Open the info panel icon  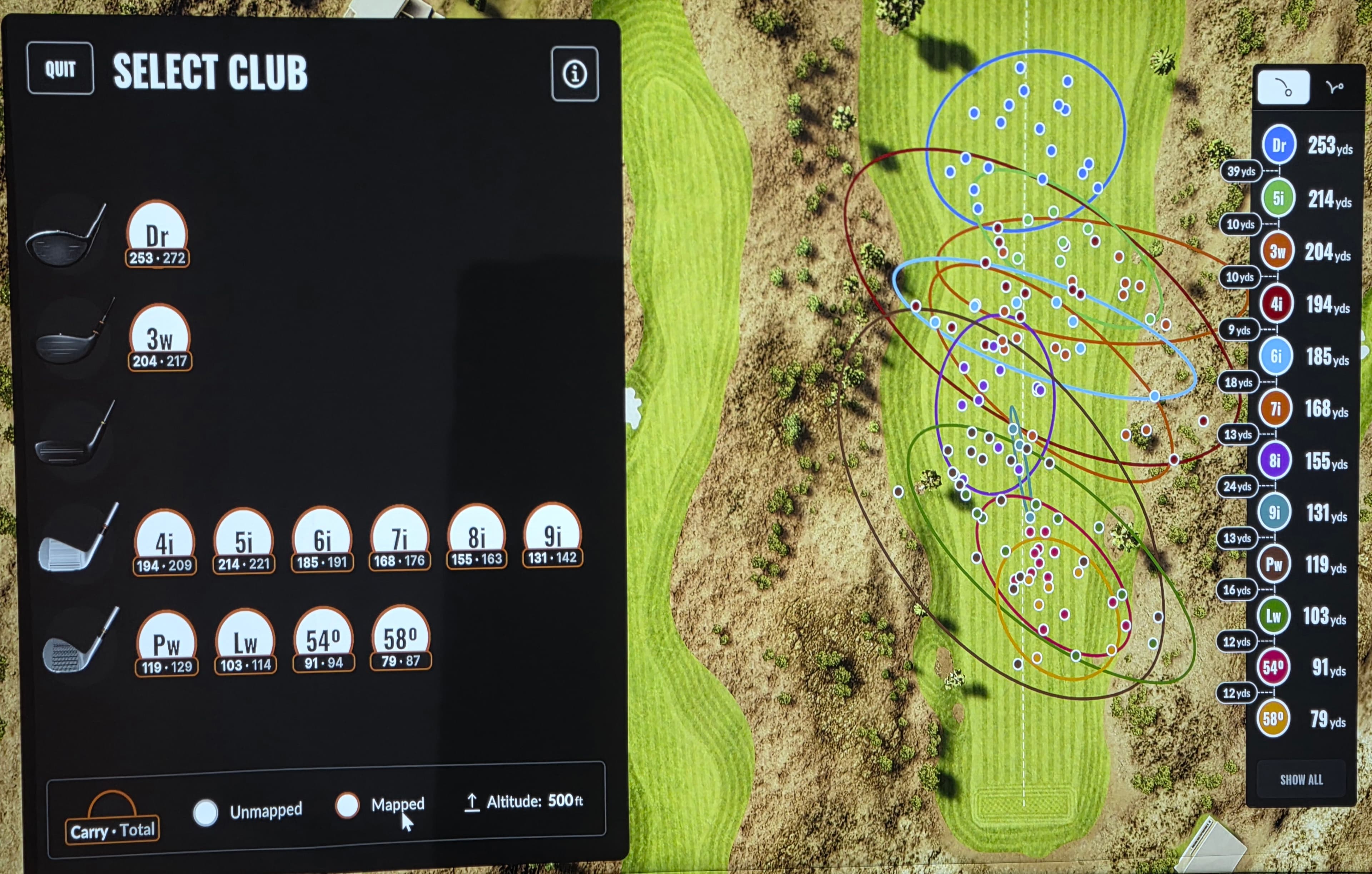pos(574,74)
